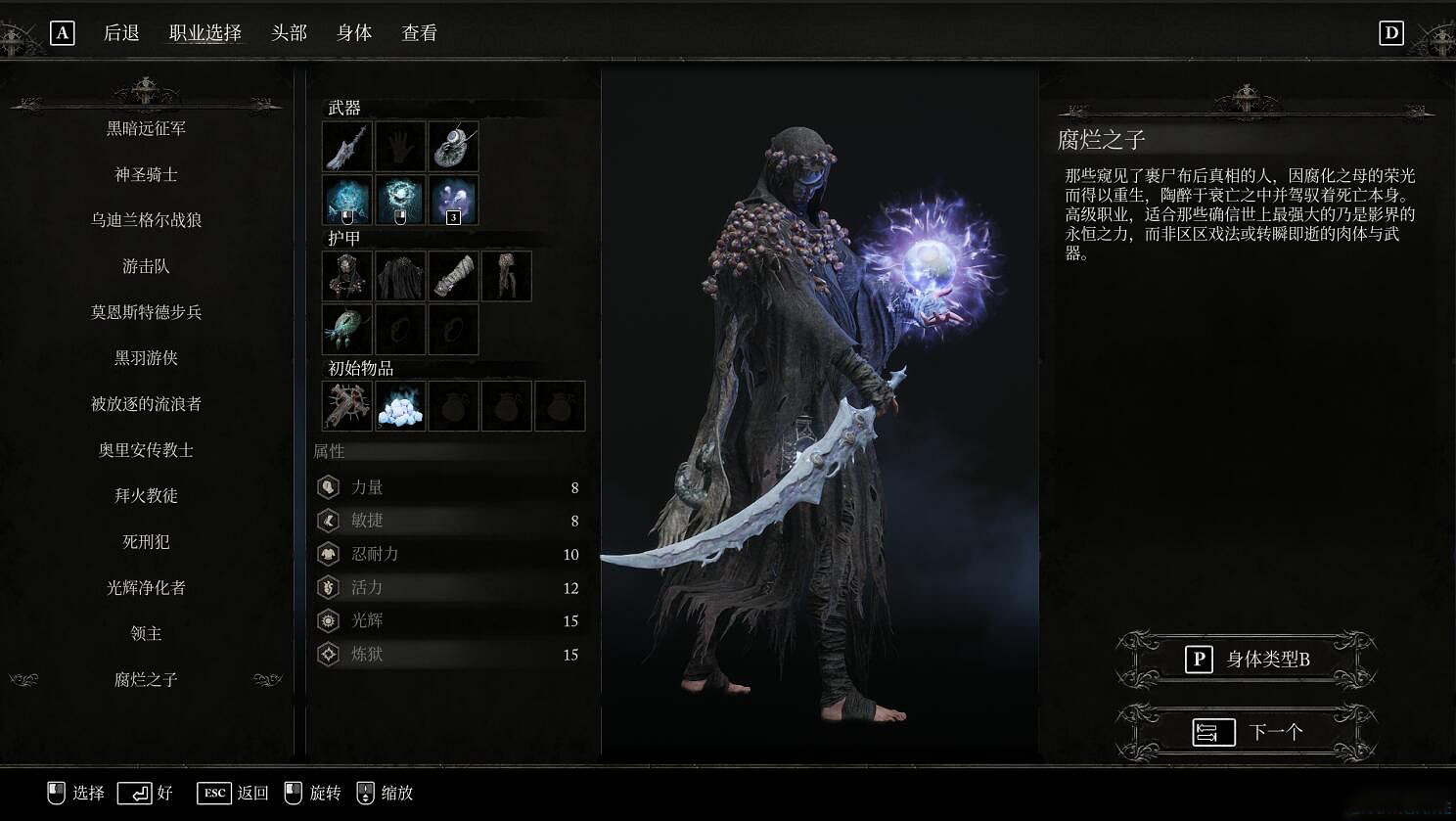Click the 炼狱 attribute icon at list bottom

330,654
